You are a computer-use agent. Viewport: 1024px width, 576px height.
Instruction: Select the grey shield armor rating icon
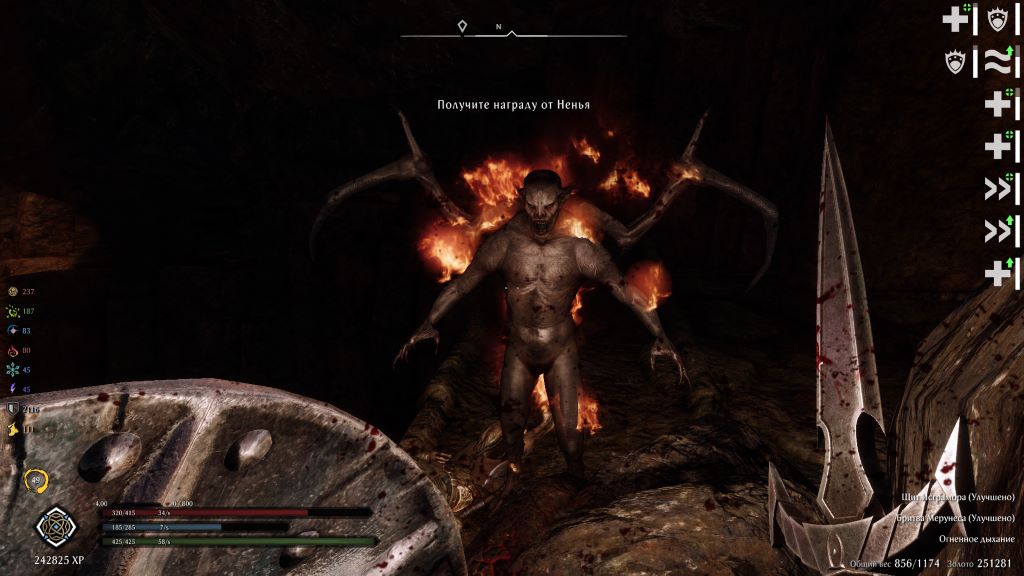[14, 409]
